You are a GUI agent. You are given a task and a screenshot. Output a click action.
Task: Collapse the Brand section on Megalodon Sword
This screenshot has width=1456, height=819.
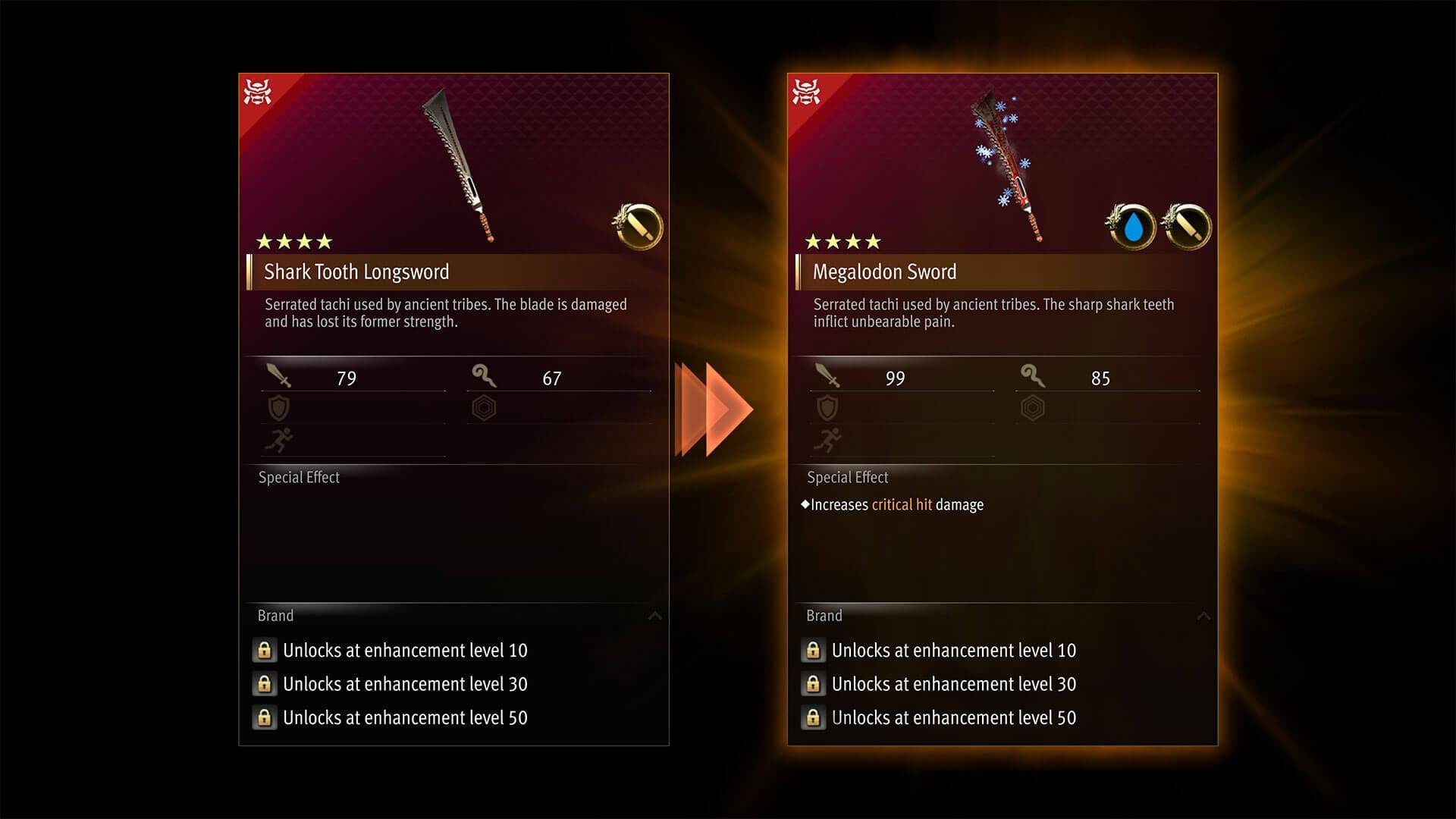pyautogui.click(x=1204, y=617)
